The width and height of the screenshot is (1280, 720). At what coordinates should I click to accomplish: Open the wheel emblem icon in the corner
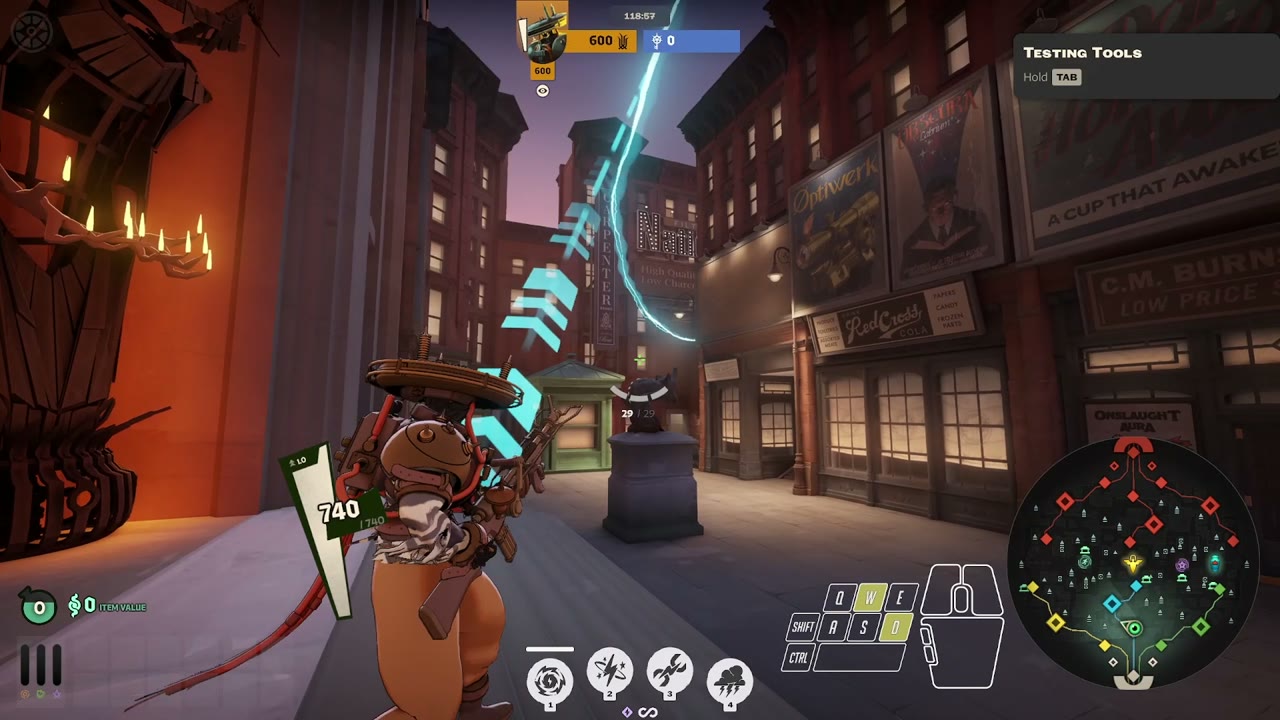(x=30, y=30)
